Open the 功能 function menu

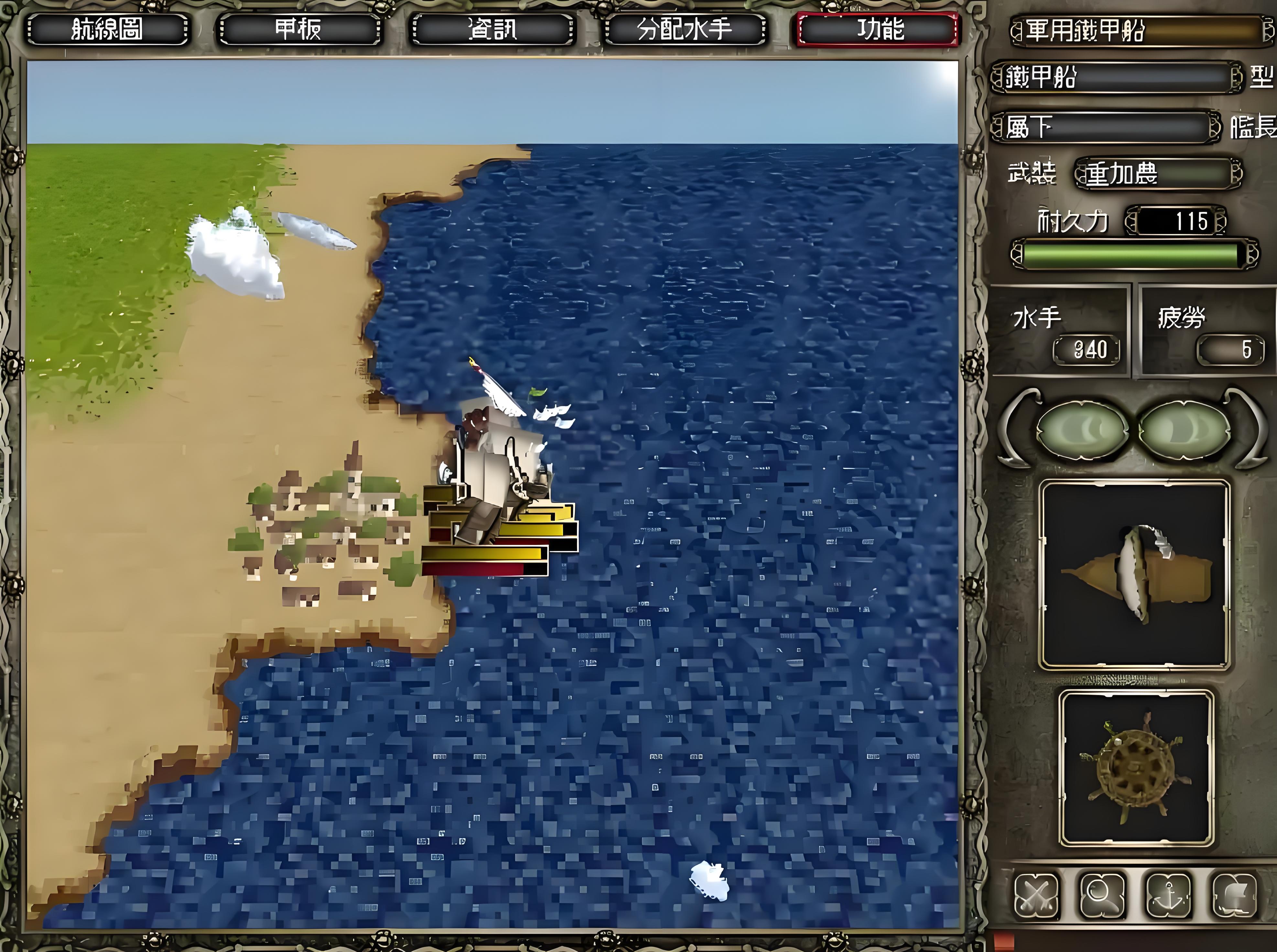878,29
